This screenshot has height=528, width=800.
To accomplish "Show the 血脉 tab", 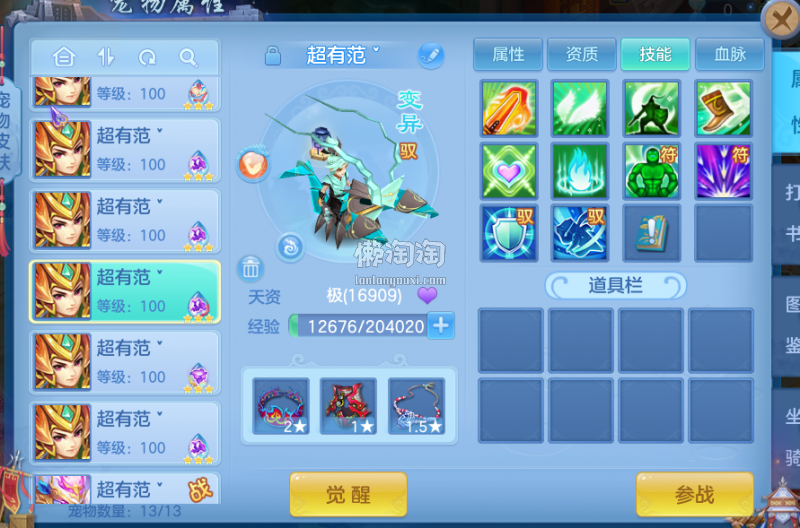I will coord(730,55).
